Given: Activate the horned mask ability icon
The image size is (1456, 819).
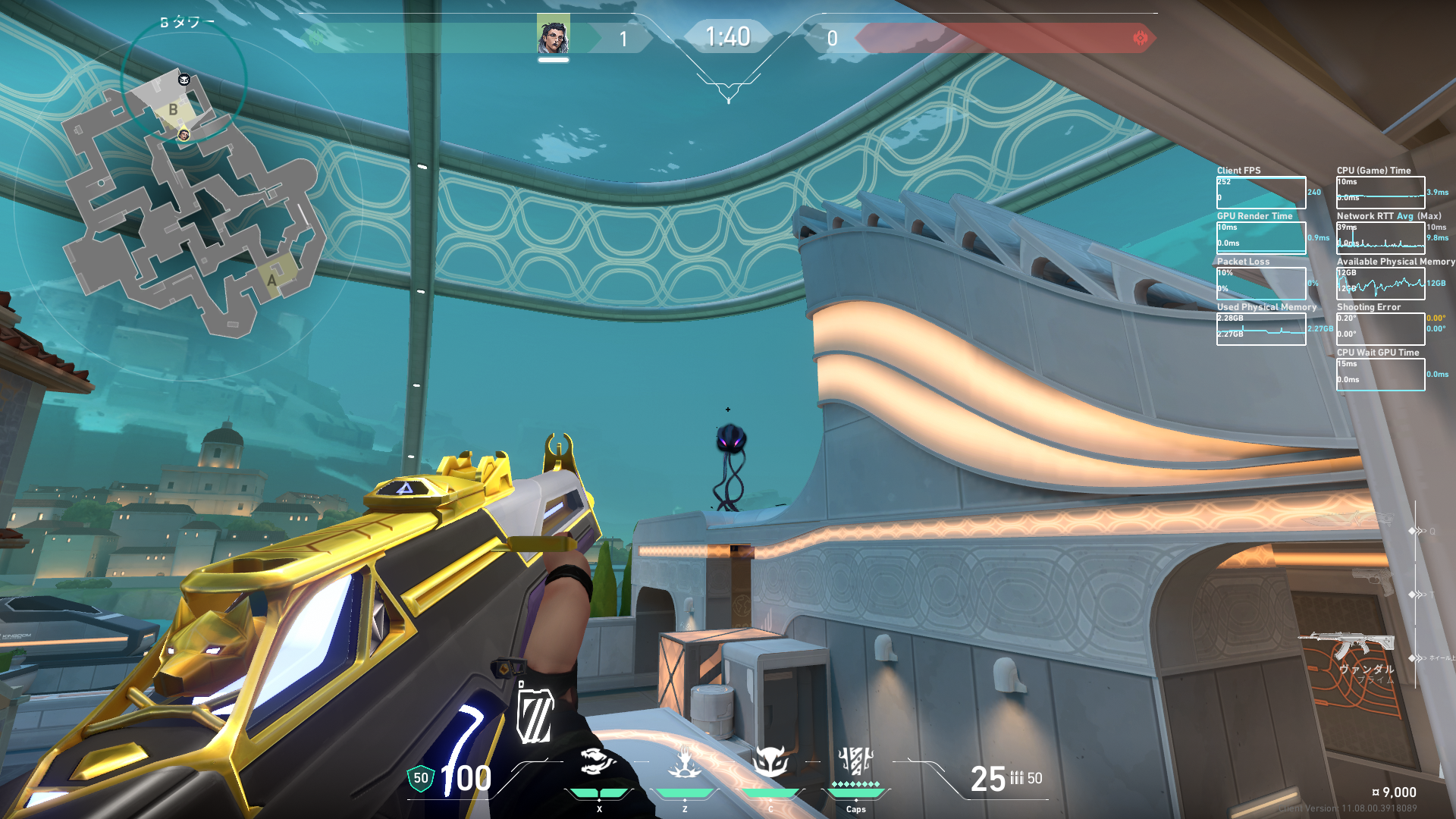Looking at the screenshot, I should pyautogui.click(x=770, y=761).
